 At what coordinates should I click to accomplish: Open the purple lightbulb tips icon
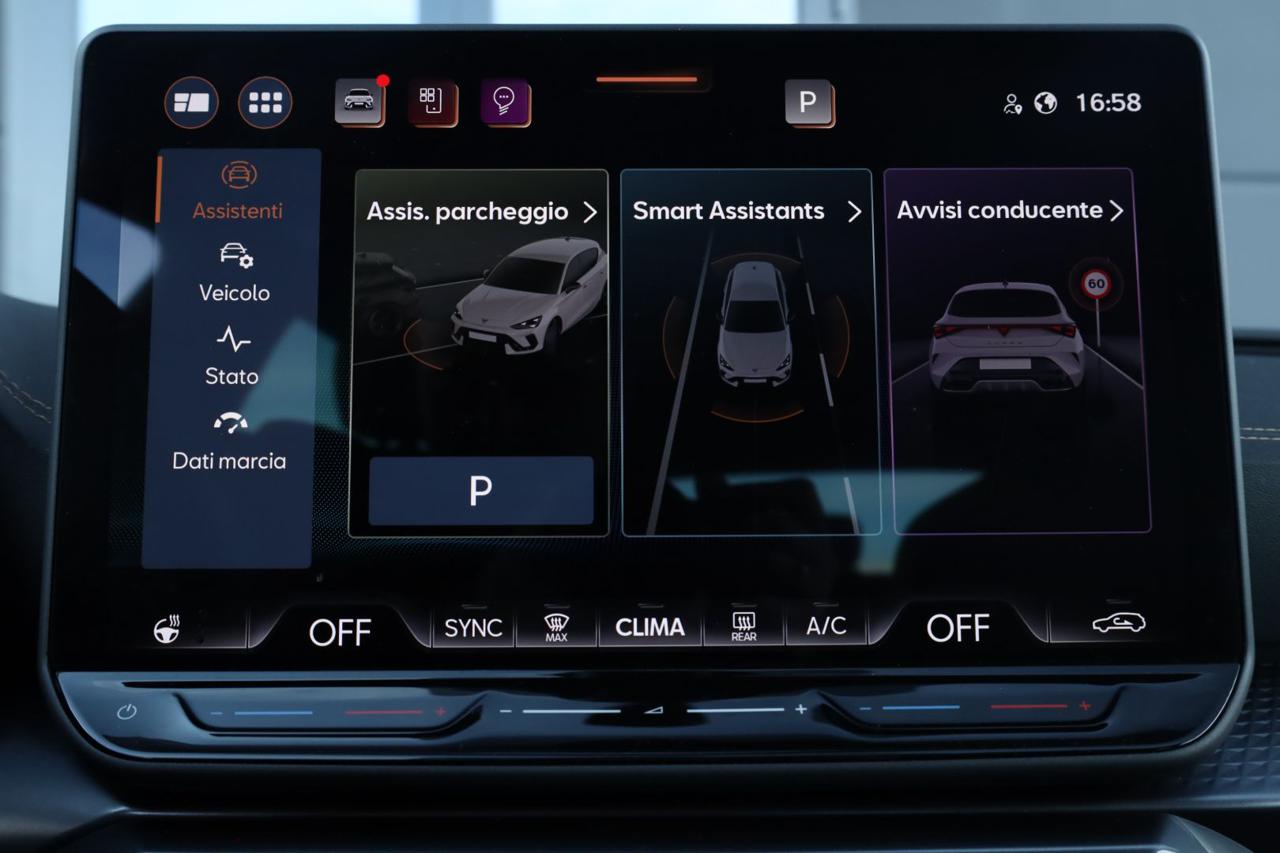point(504,101)
